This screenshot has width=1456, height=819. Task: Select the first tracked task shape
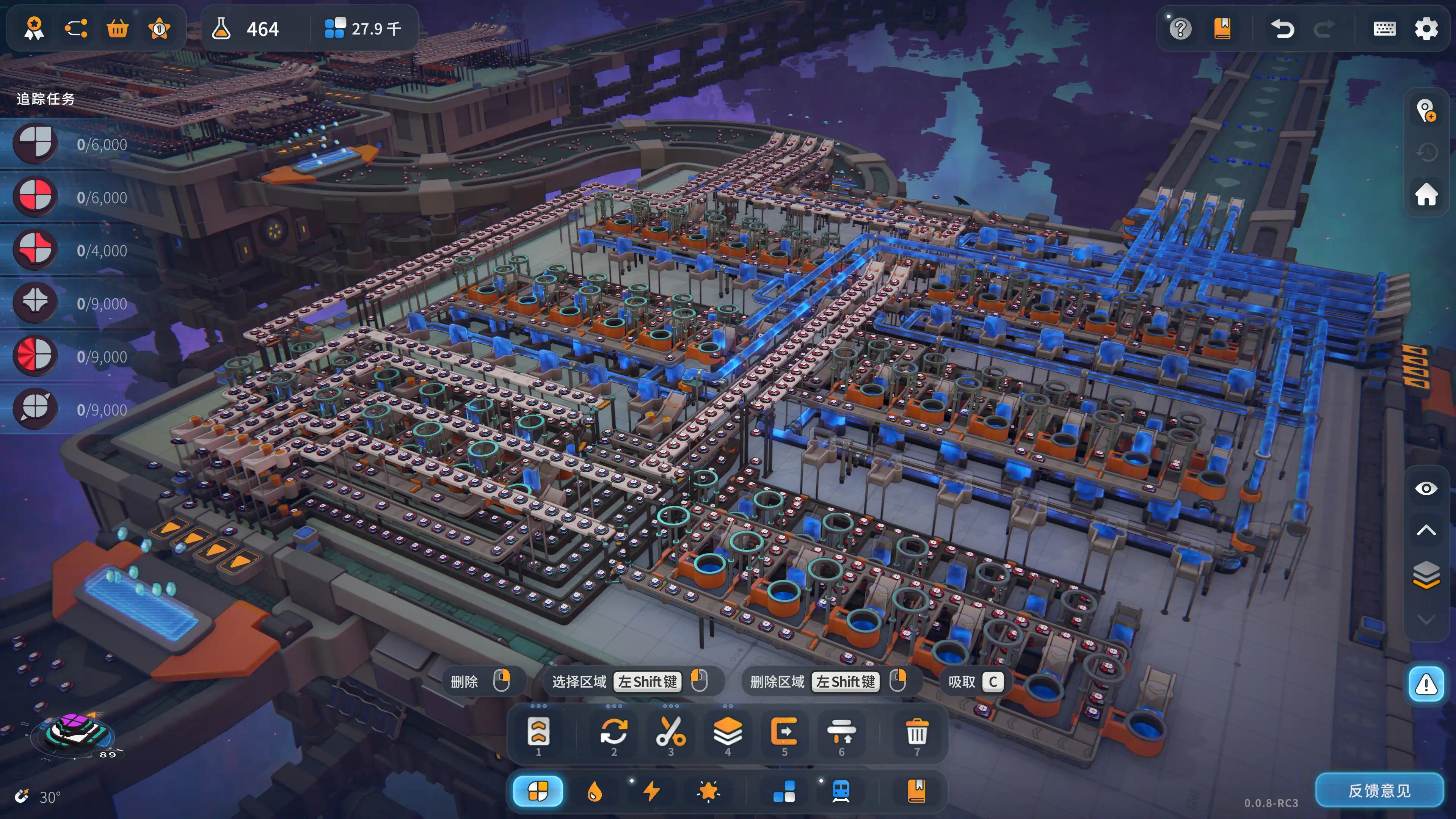[35, 144]
